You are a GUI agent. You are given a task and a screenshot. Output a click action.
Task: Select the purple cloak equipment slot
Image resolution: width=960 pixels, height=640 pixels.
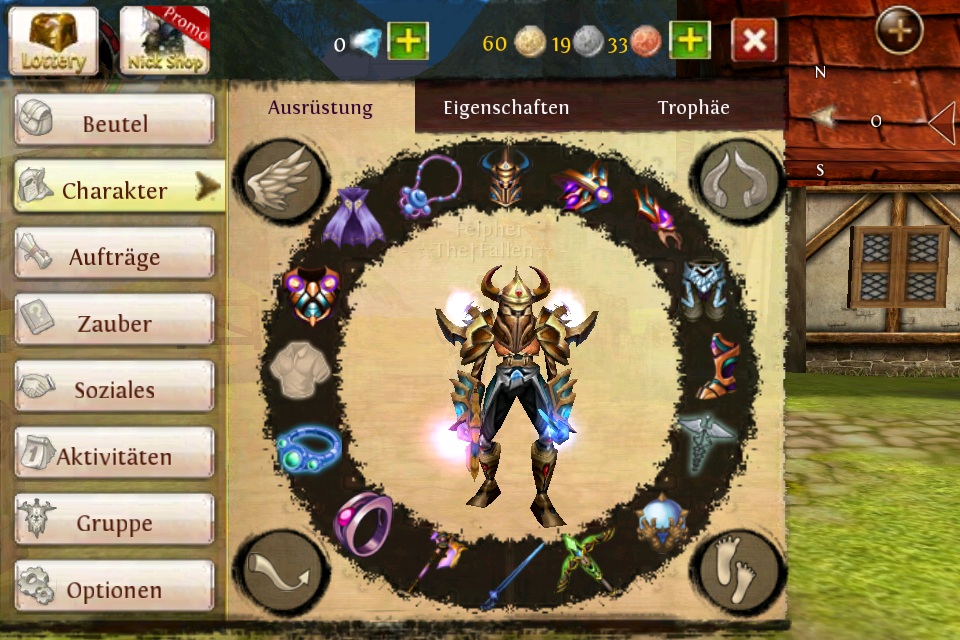pos(352,217)
